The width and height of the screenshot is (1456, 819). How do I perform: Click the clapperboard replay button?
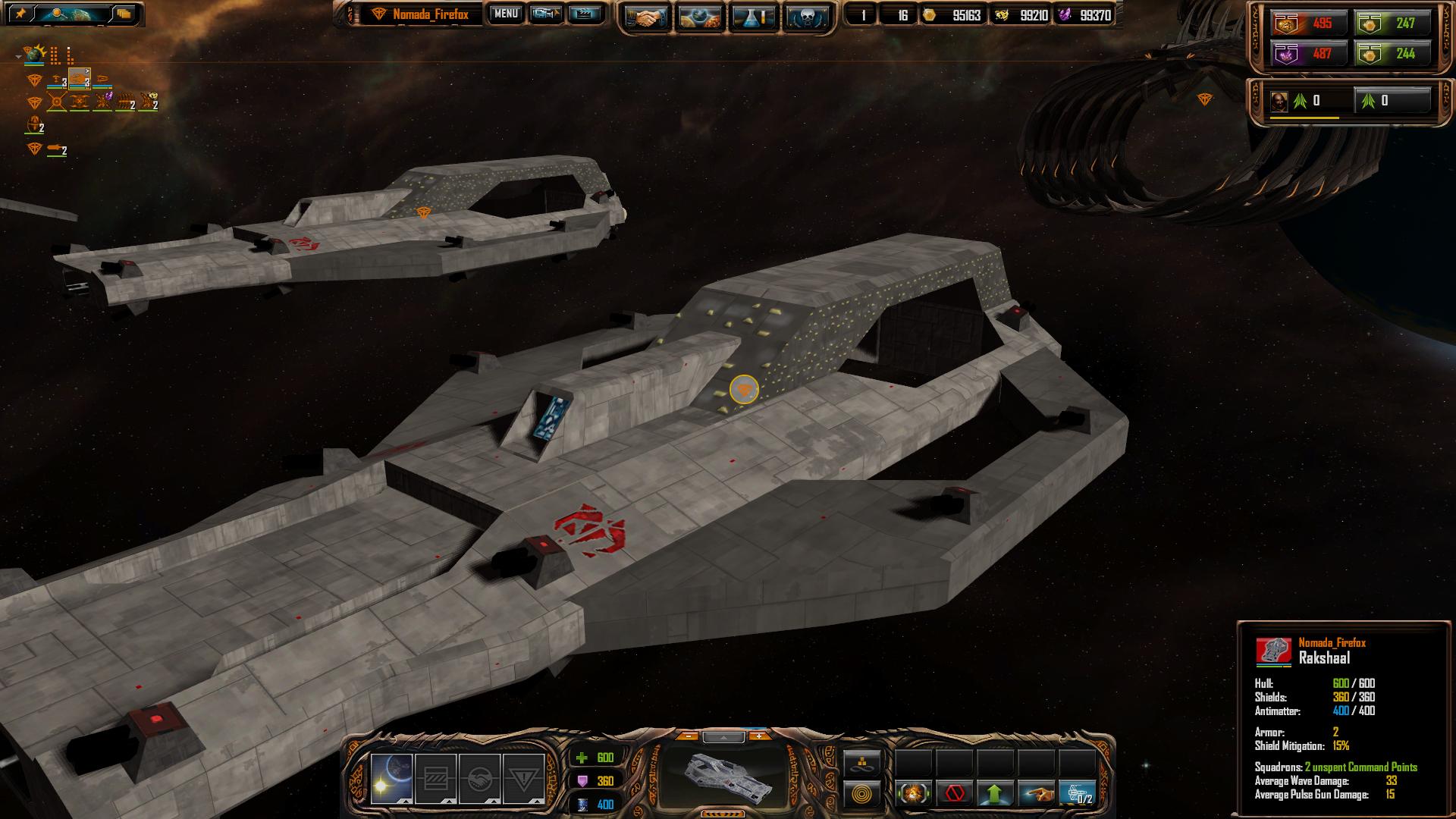[585, 14]
